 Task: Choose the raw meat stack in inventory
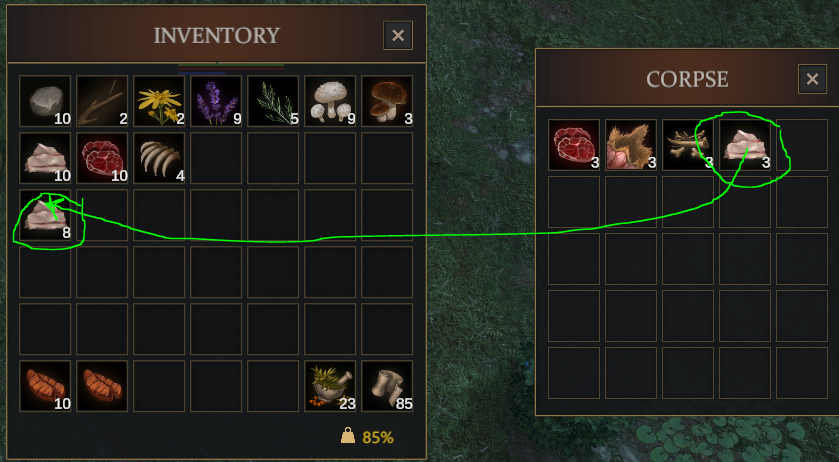(102, 158)
